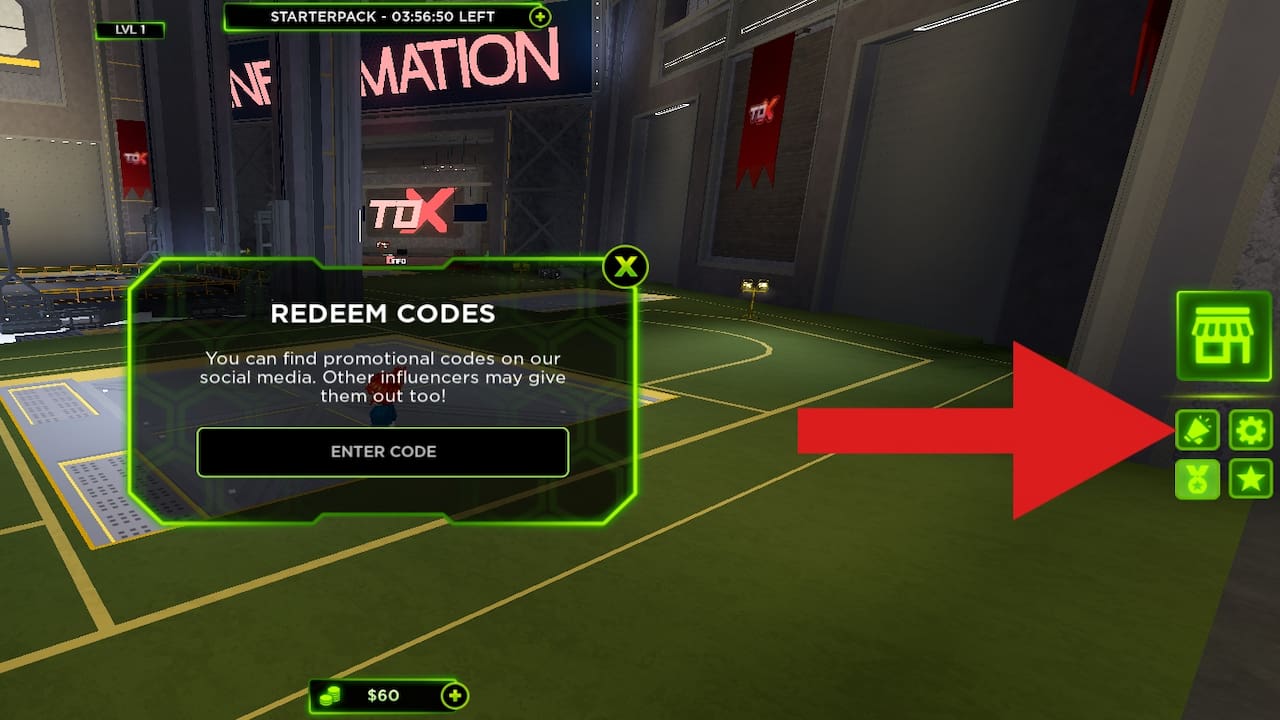Click the Redeem Codes panel title

pyautogui.click(x=383, y=313)
